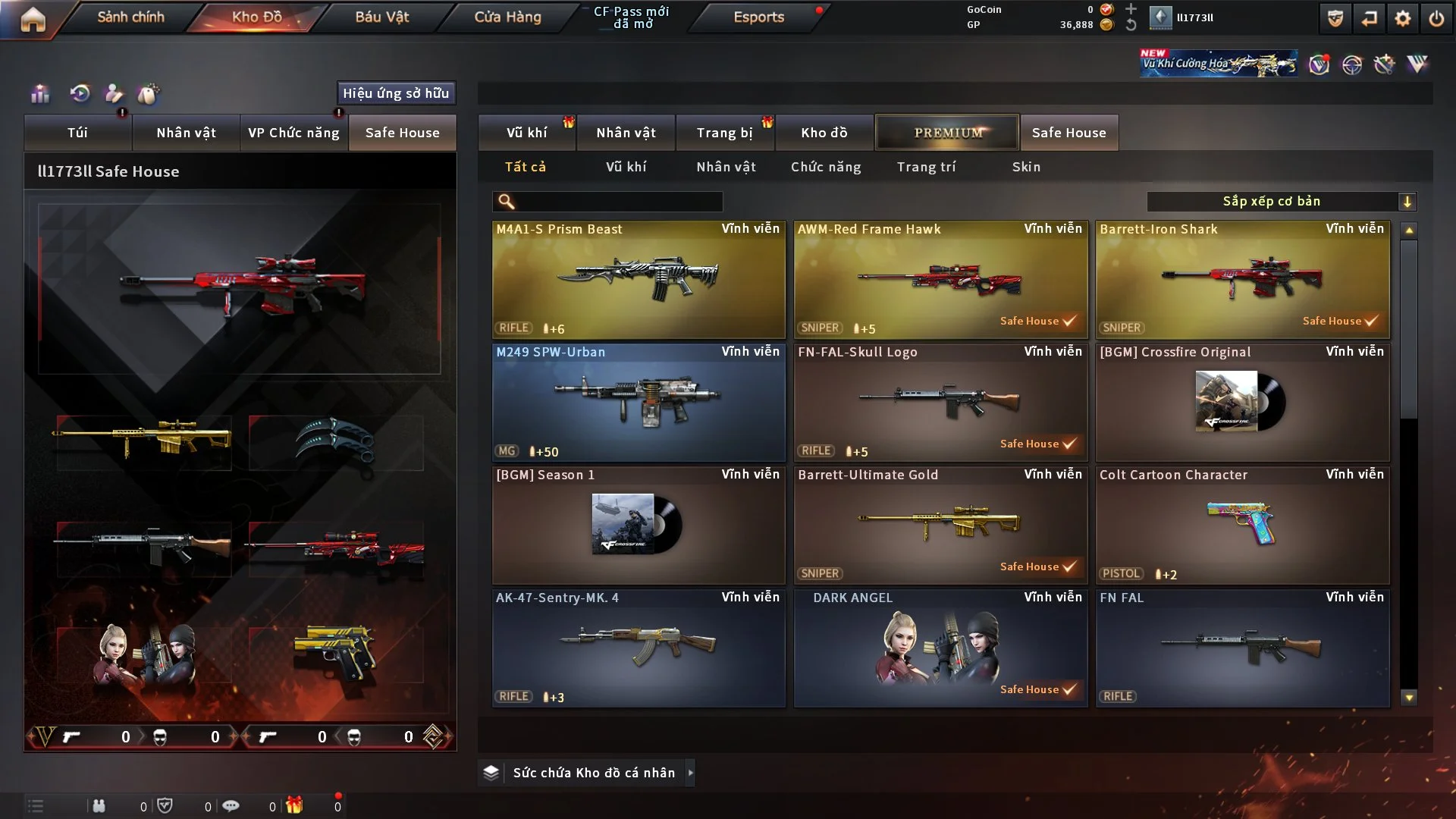The image size is (1456, 819).
Task: Filter by Trang trí category
Action: pos(926,167)
